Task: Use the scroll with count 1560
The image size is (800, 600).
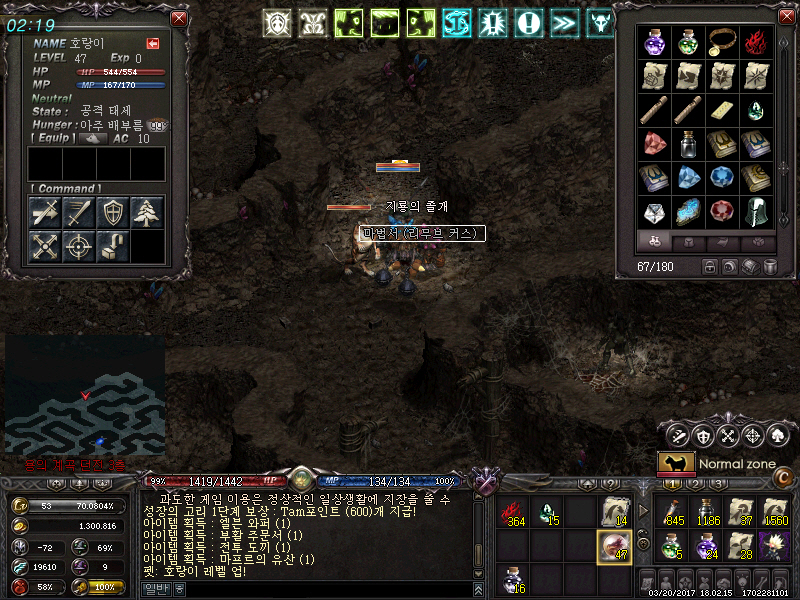Action: 773,511
